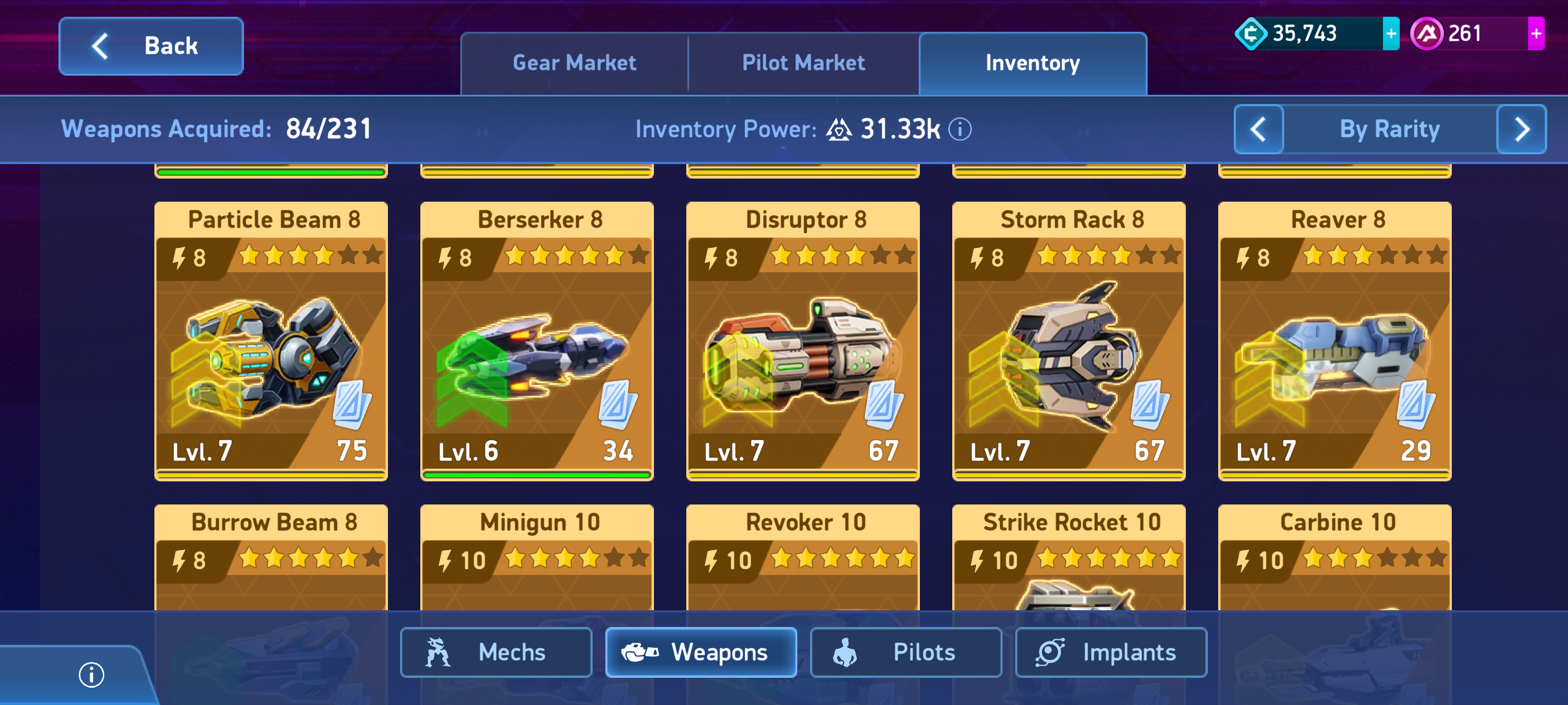Show the Mechs inventory category

[x=495, y=652]
